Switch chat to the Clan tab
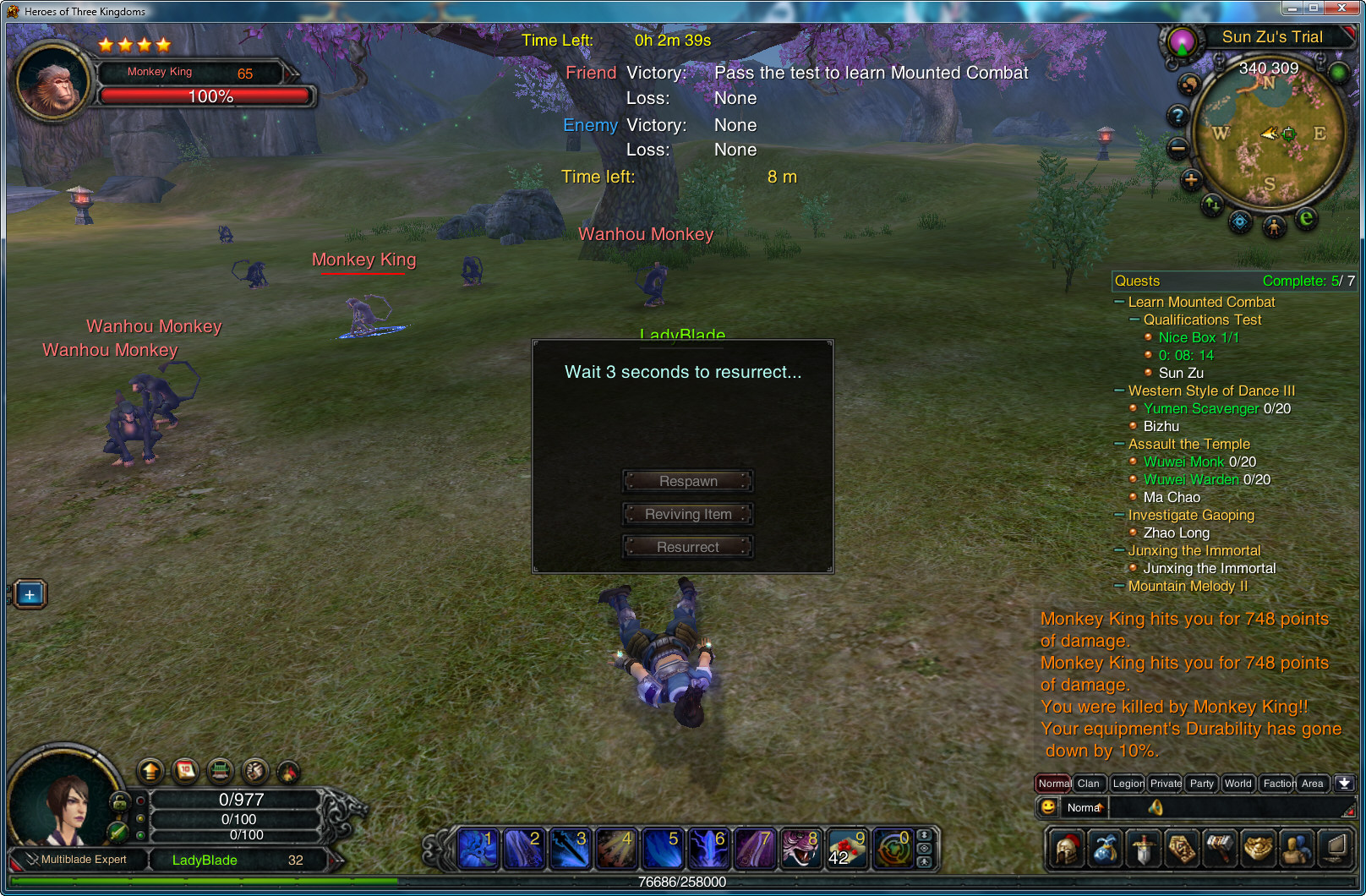 (x=1089, y=784)
